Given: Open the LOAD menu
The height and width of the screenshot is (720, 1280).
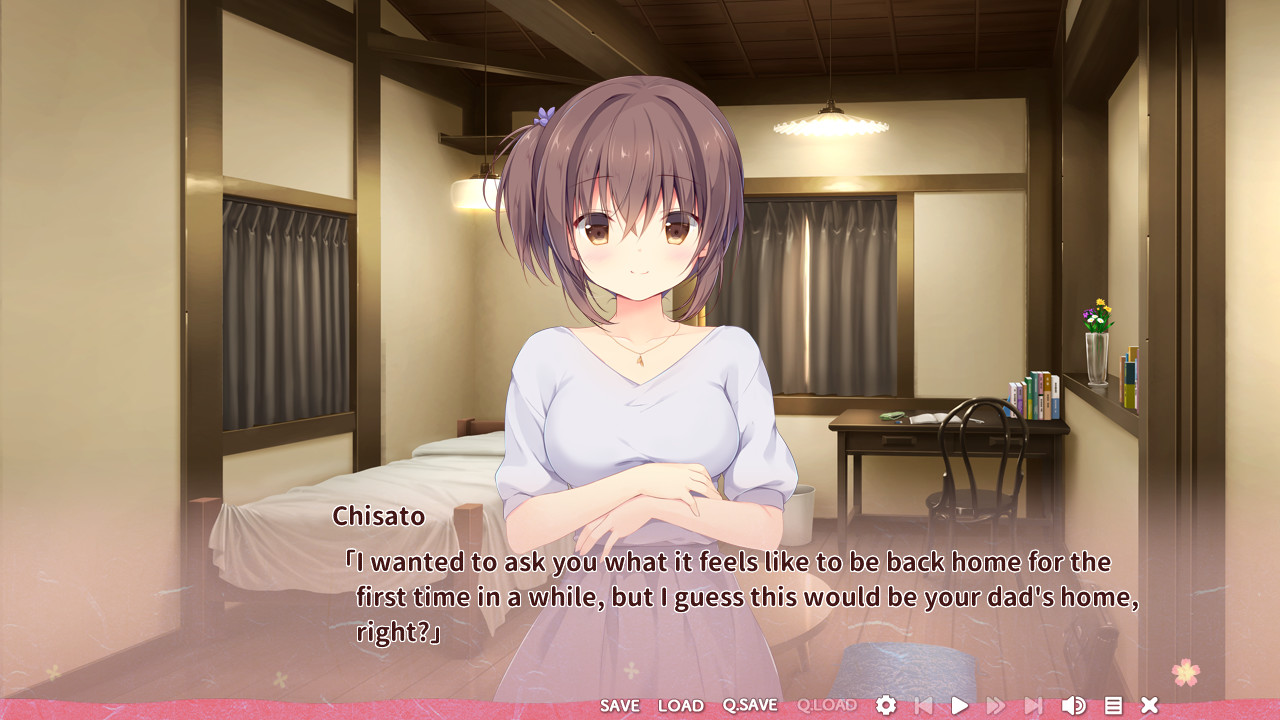Looking at the screenshot, I should coord(681,706).
